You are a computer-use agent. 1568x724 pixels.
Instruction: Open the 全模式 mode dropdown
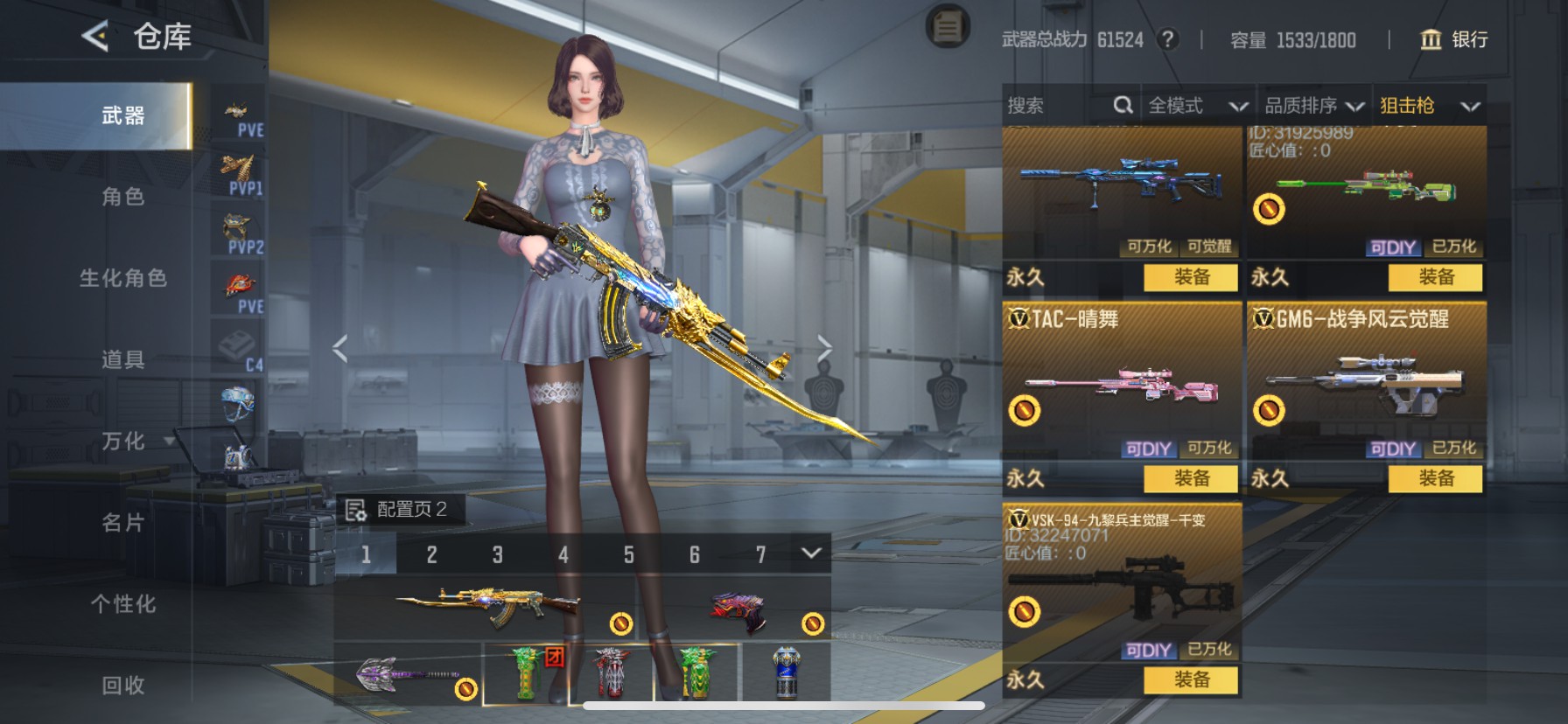[x=1196, y=106]
